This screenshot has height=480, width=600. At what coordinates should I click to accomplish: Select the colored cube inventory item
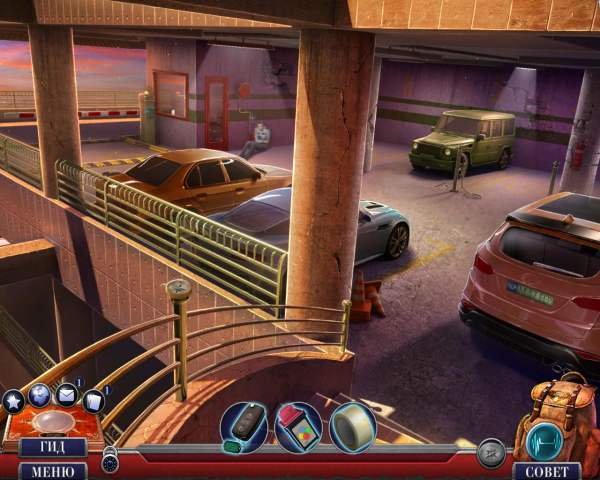[x=297, y=426]
